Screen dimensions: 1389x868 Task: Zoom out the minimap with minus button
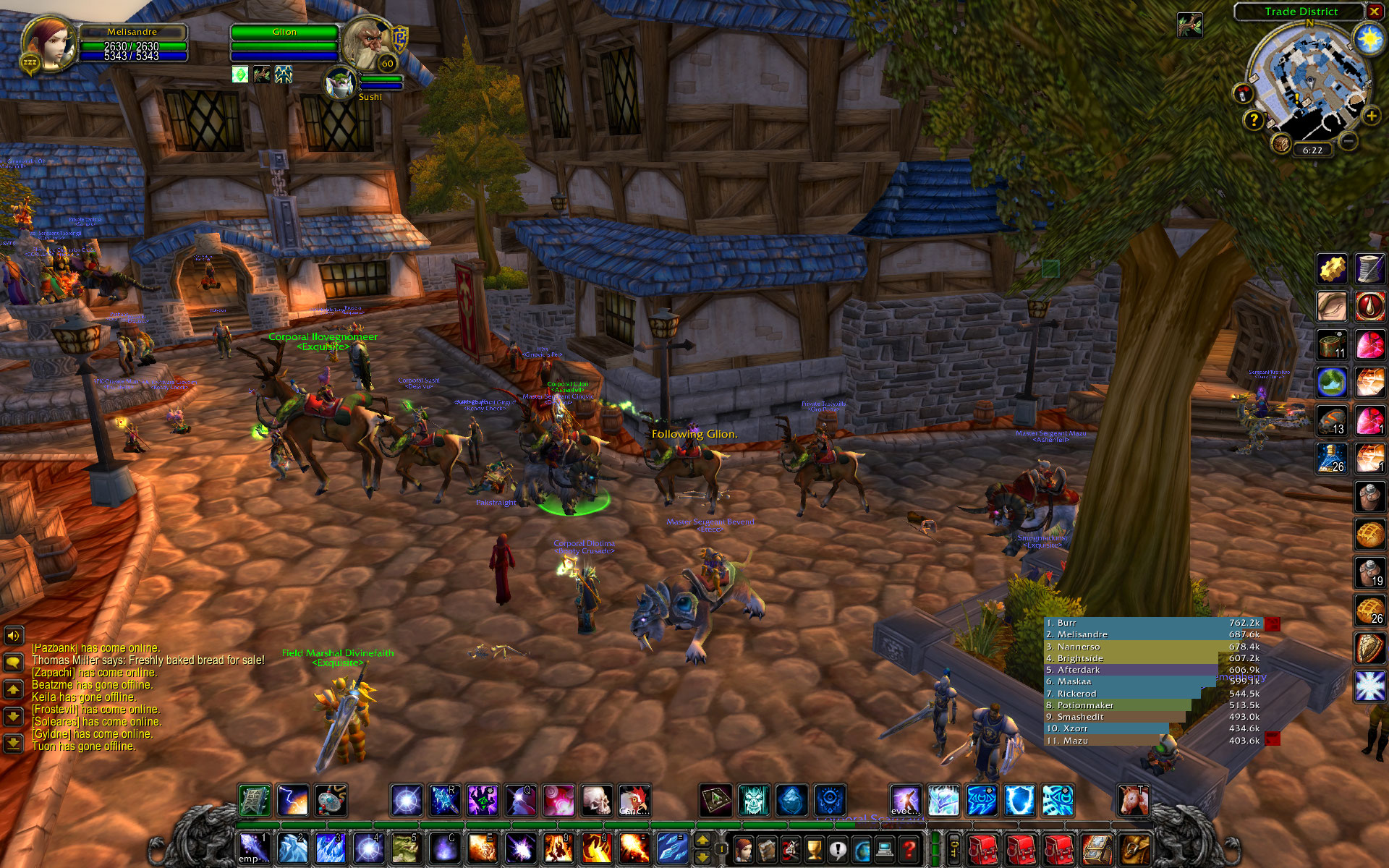(x=1347, y=141)
